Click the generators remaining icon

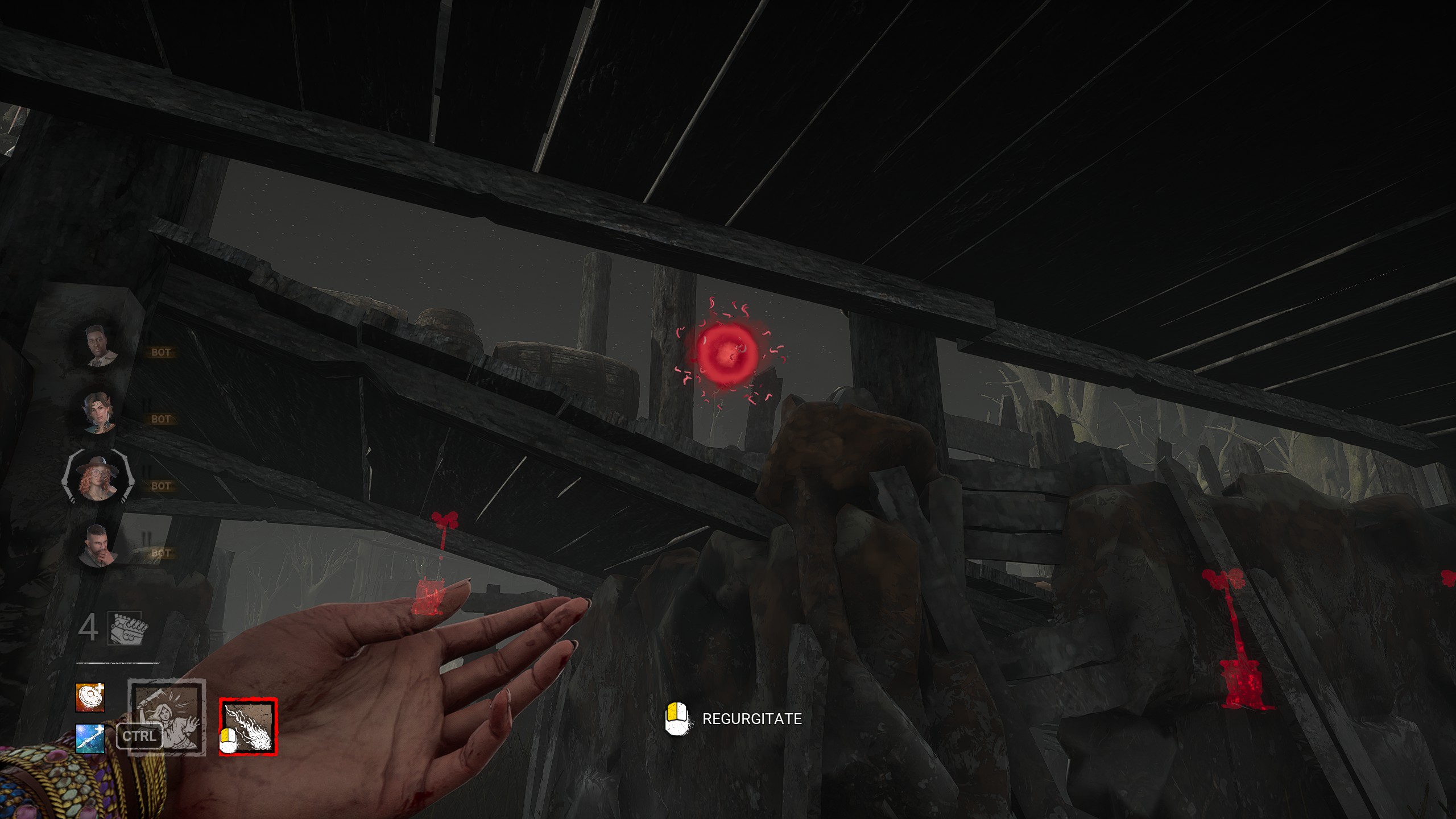pos(128,628)
